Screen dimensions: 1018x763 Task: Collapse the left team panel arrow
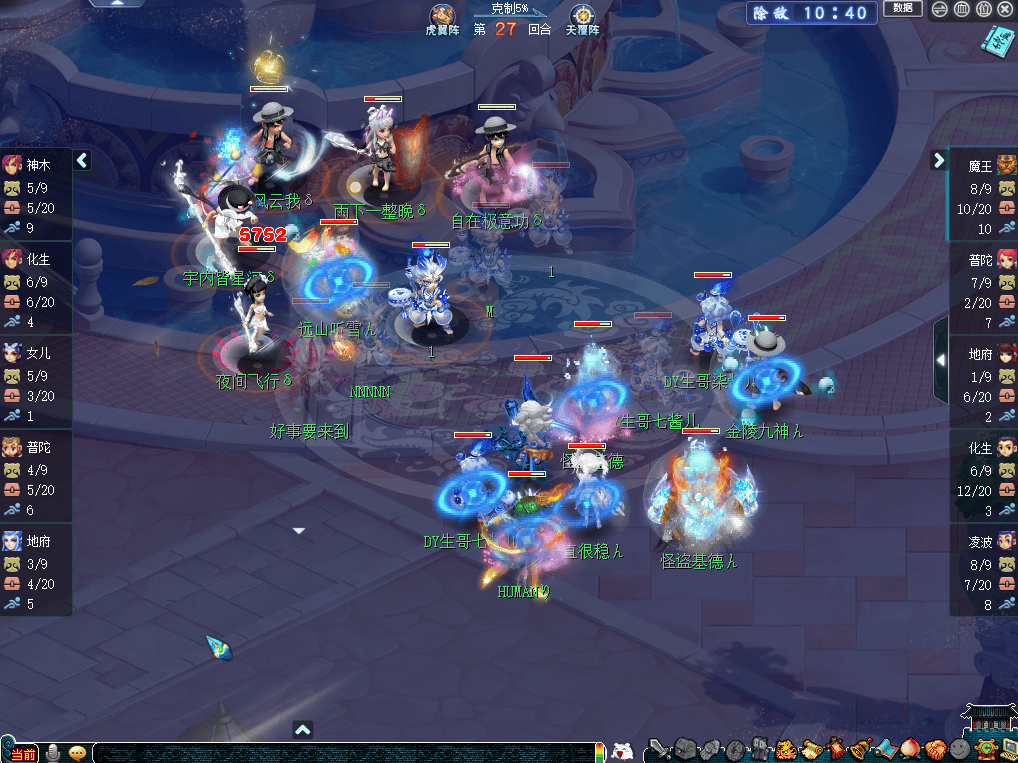[82, 160]
